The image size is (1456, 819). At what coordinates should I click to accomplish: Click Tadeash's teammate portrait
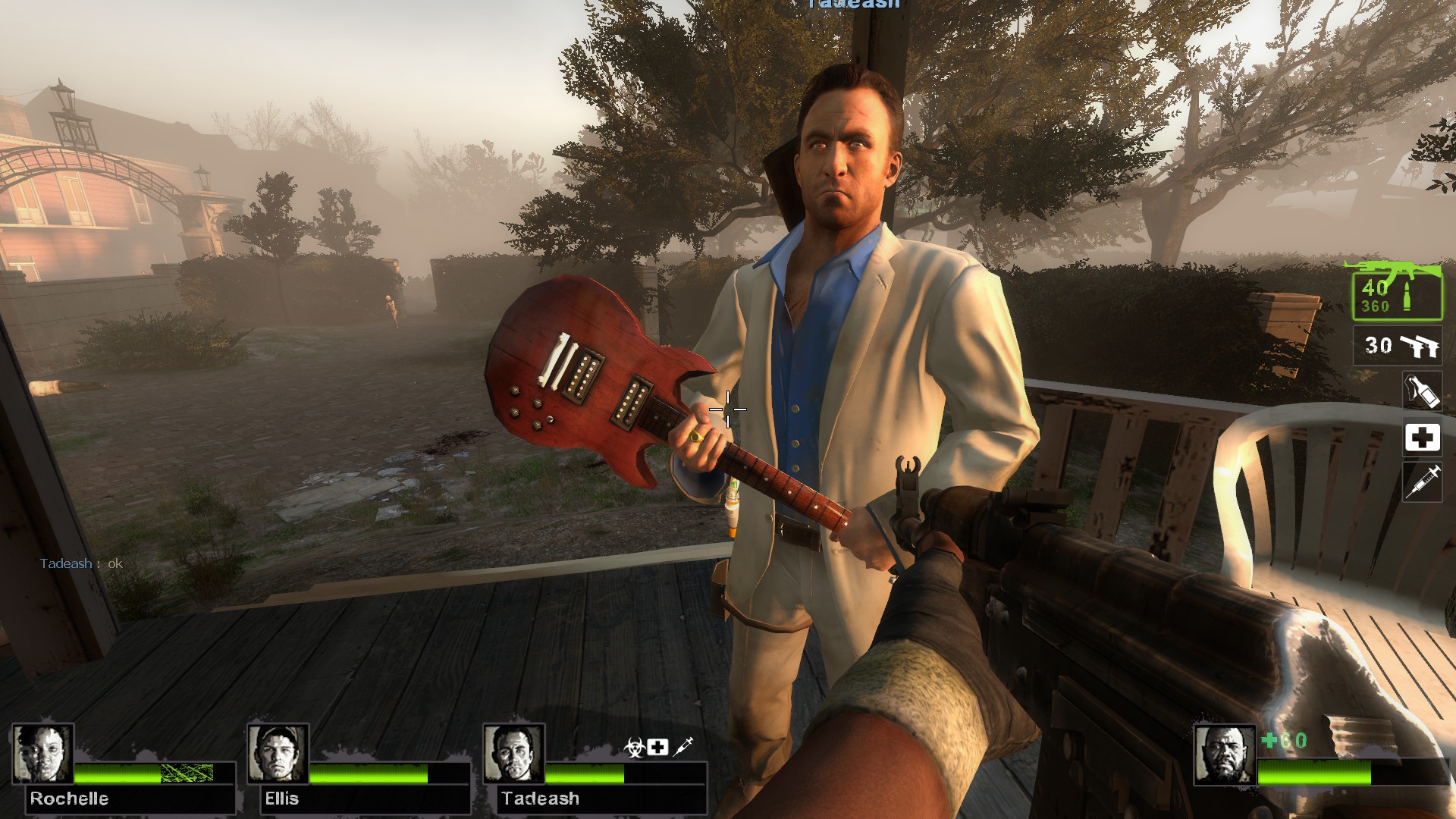[x=513, y=753]
